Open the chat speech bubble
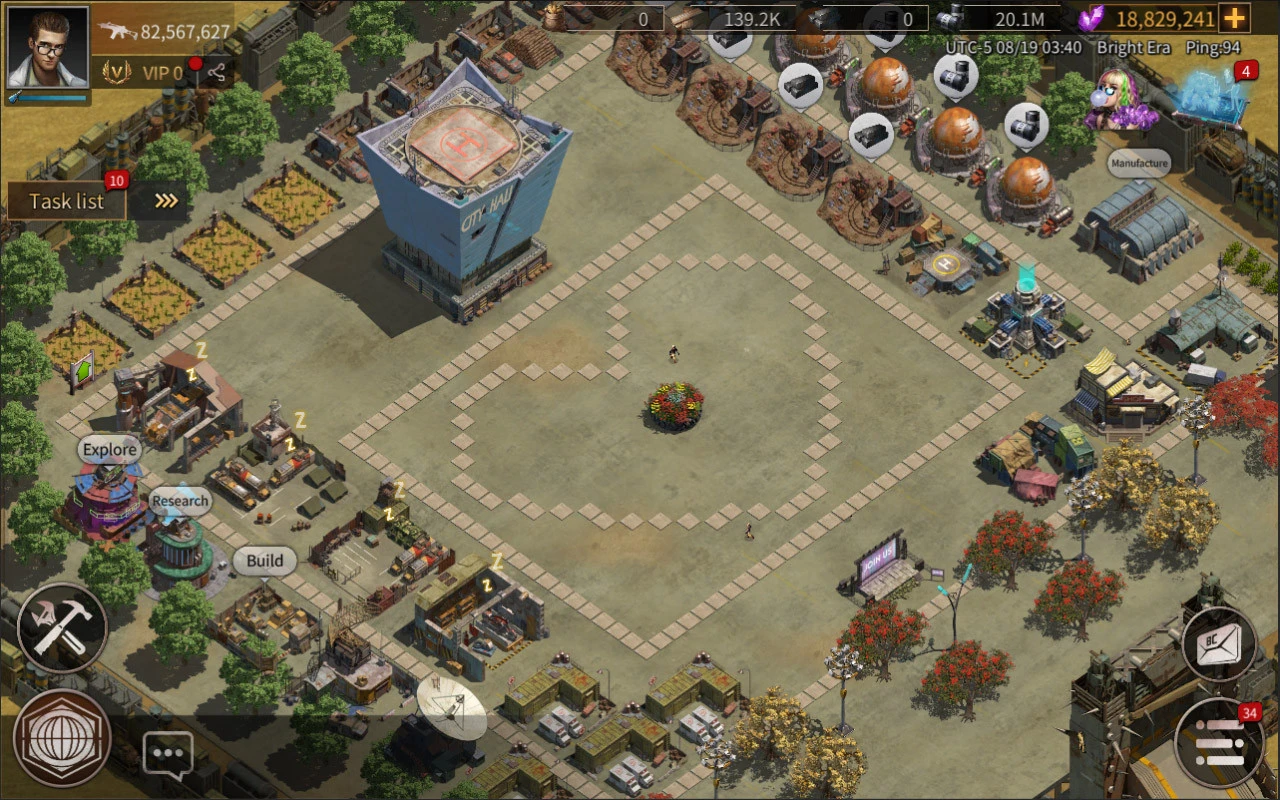The image size is (1280, 800). [x=168, y=753]
